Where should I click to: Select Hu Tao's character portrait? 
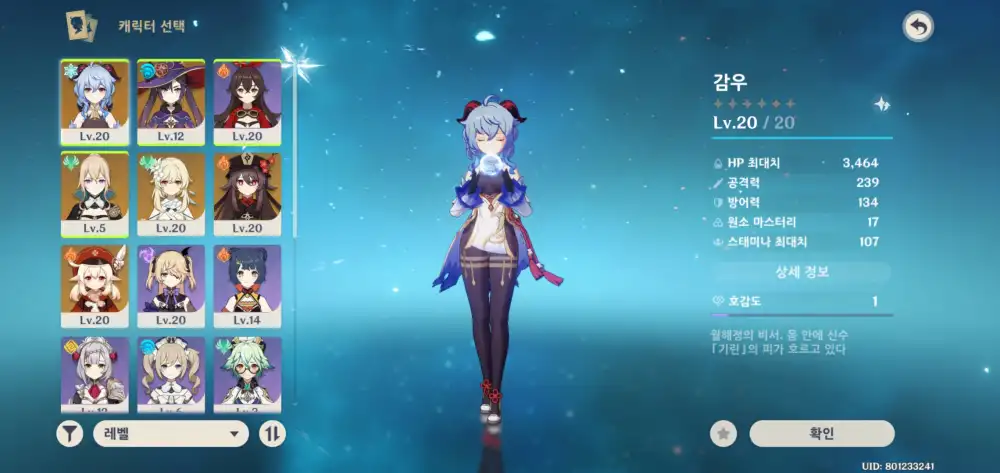[x=247, y=193]
